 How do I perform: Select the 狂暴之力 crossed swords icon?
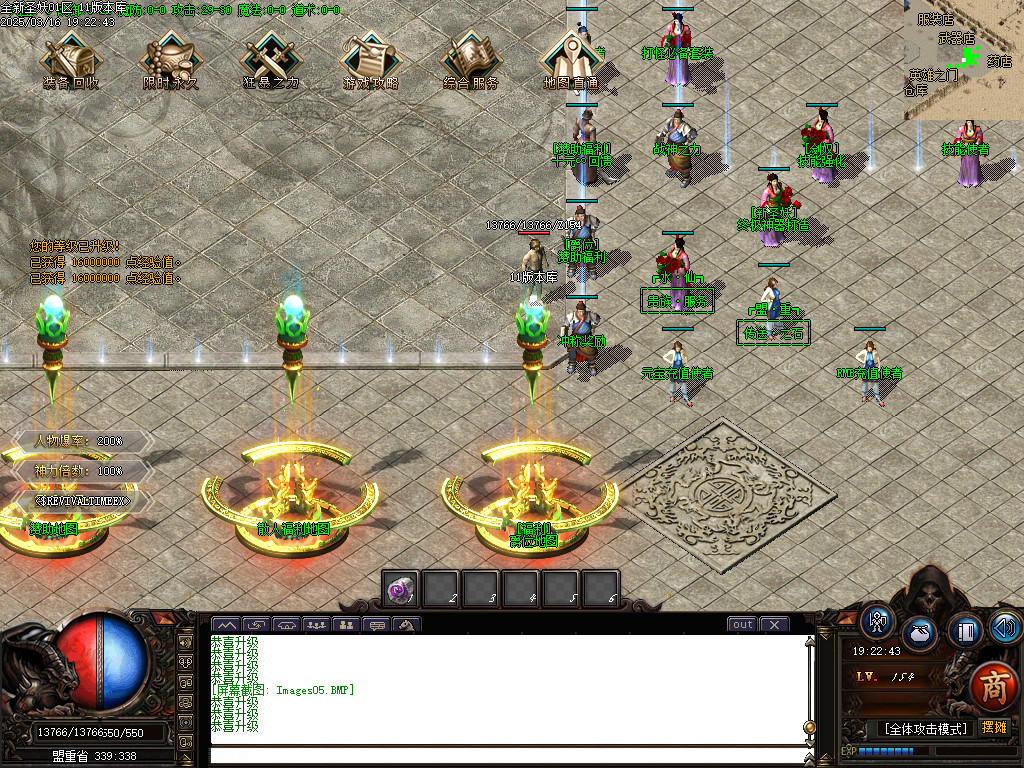pos(270,58)
